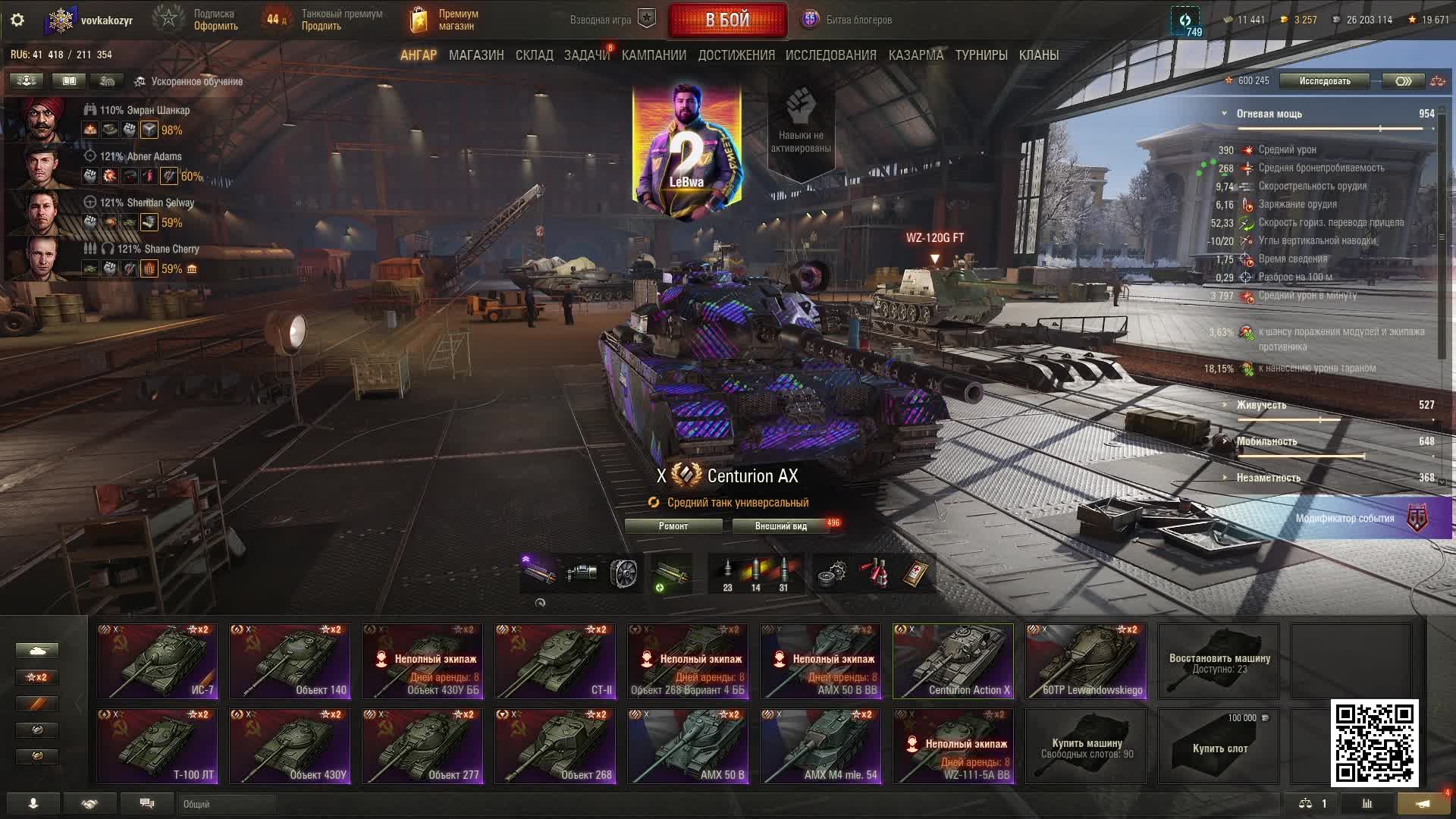Select the AMX M4 mle. 54 tank
This screenshot has height=819, width=1456.
pos(821,745)
